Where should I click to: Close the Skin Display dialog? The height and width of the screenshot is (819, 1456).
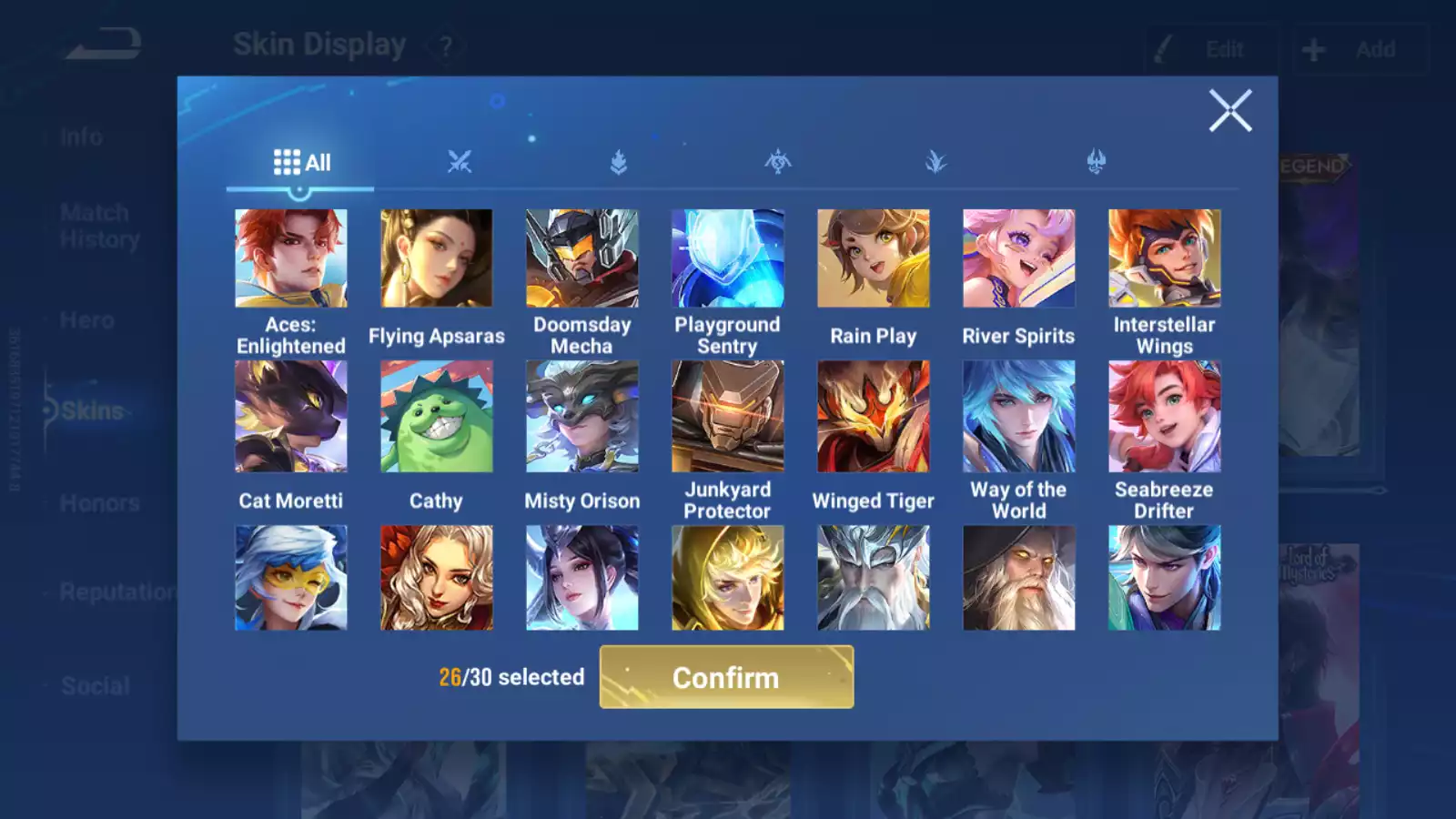pyautogui.click(x=1231, y=110)
